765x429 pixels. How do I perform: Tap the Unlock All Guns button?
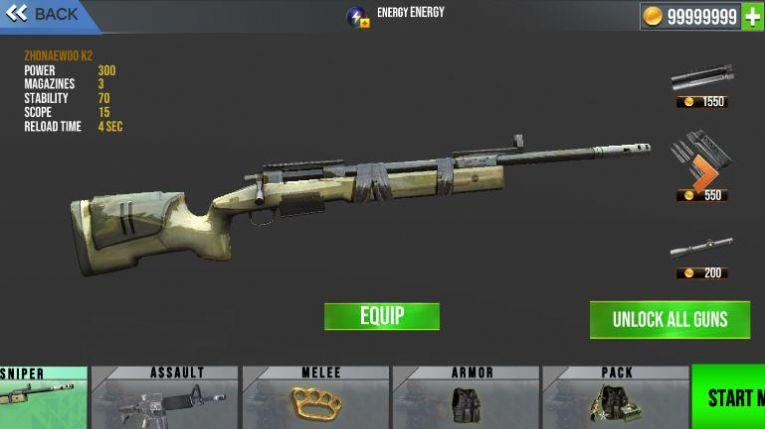[x=669, y=320]
